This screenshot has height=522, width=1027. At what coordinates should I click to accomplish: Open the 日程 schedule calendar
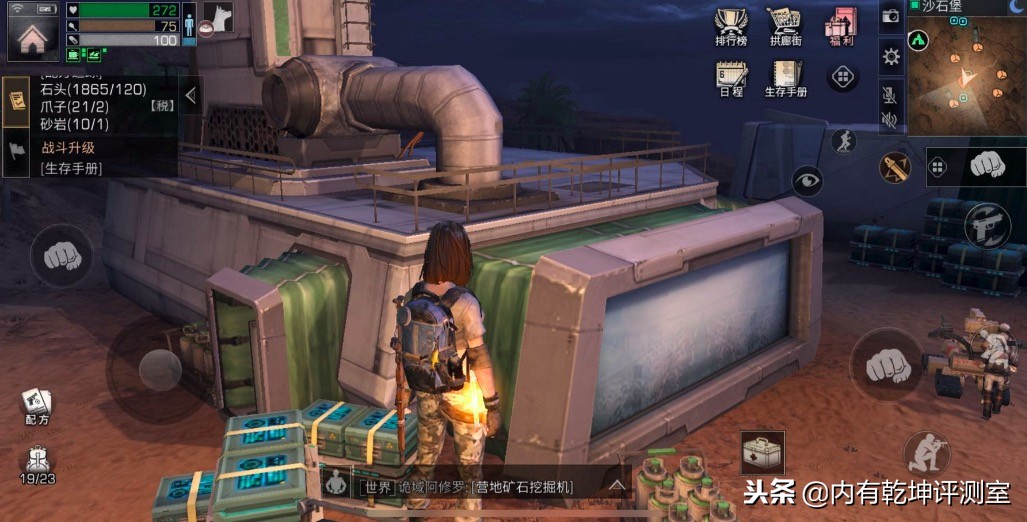[731, 78]
